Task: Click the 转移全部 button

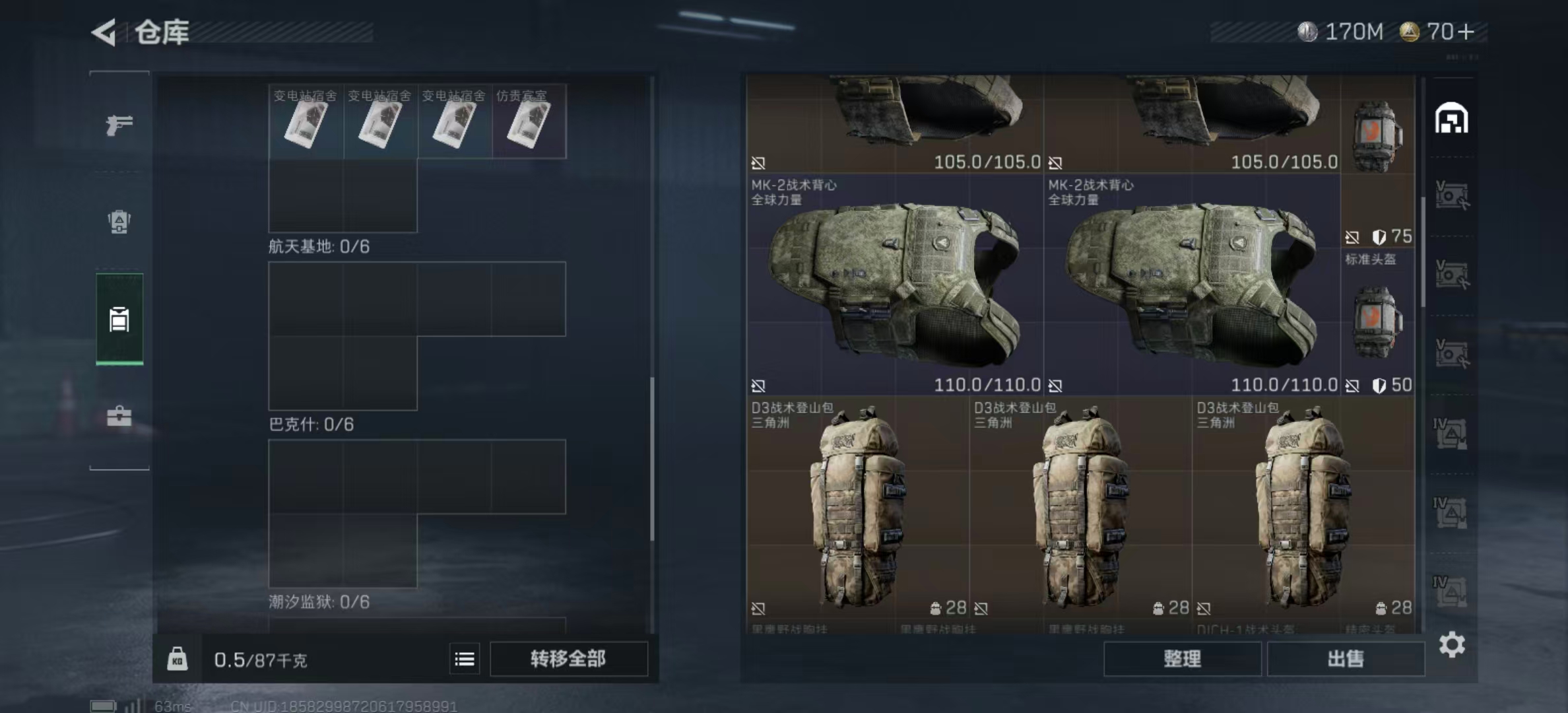Action: (x=568, y=659)
